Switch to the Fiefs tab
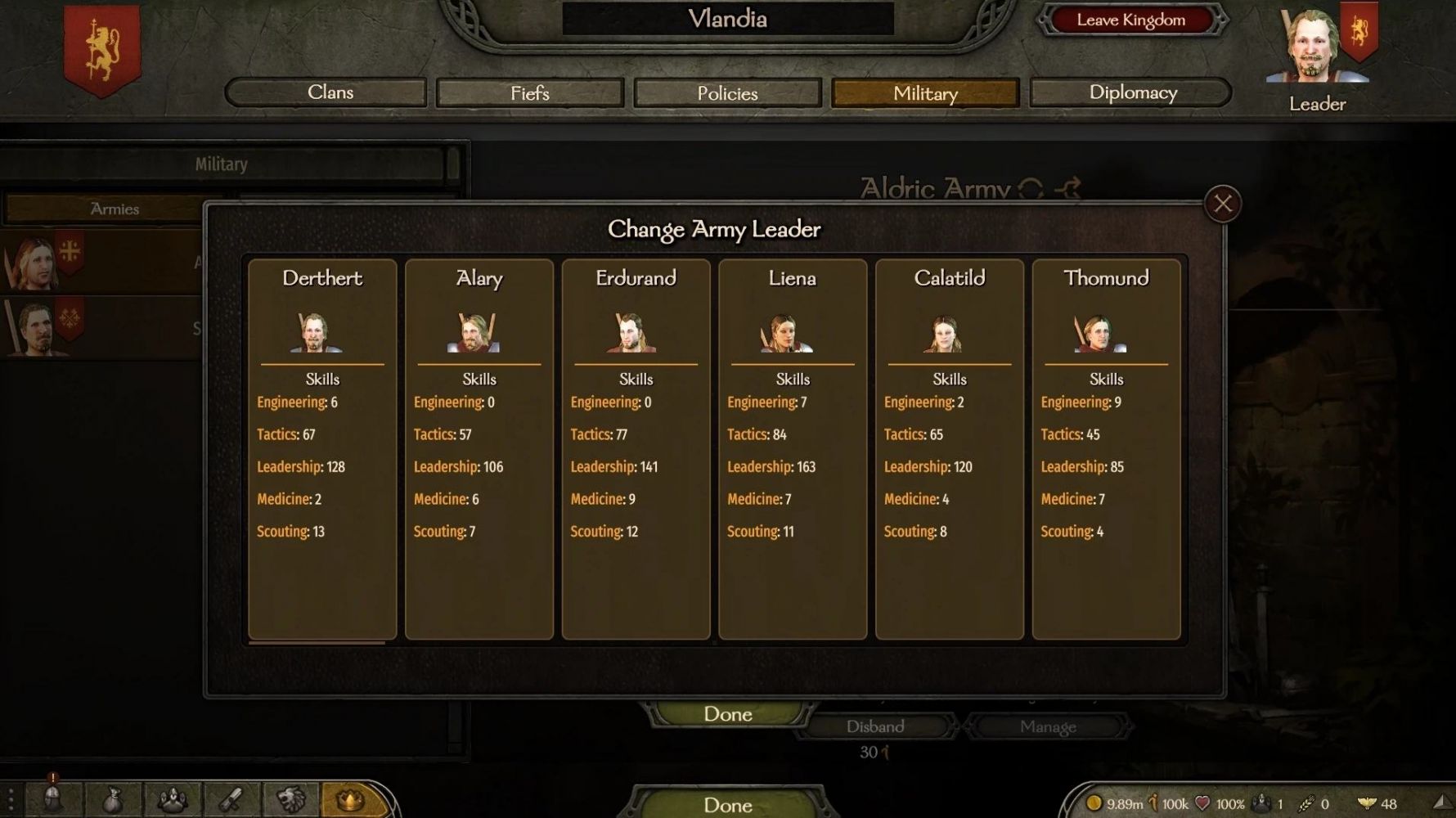 (x=530, y=93)
